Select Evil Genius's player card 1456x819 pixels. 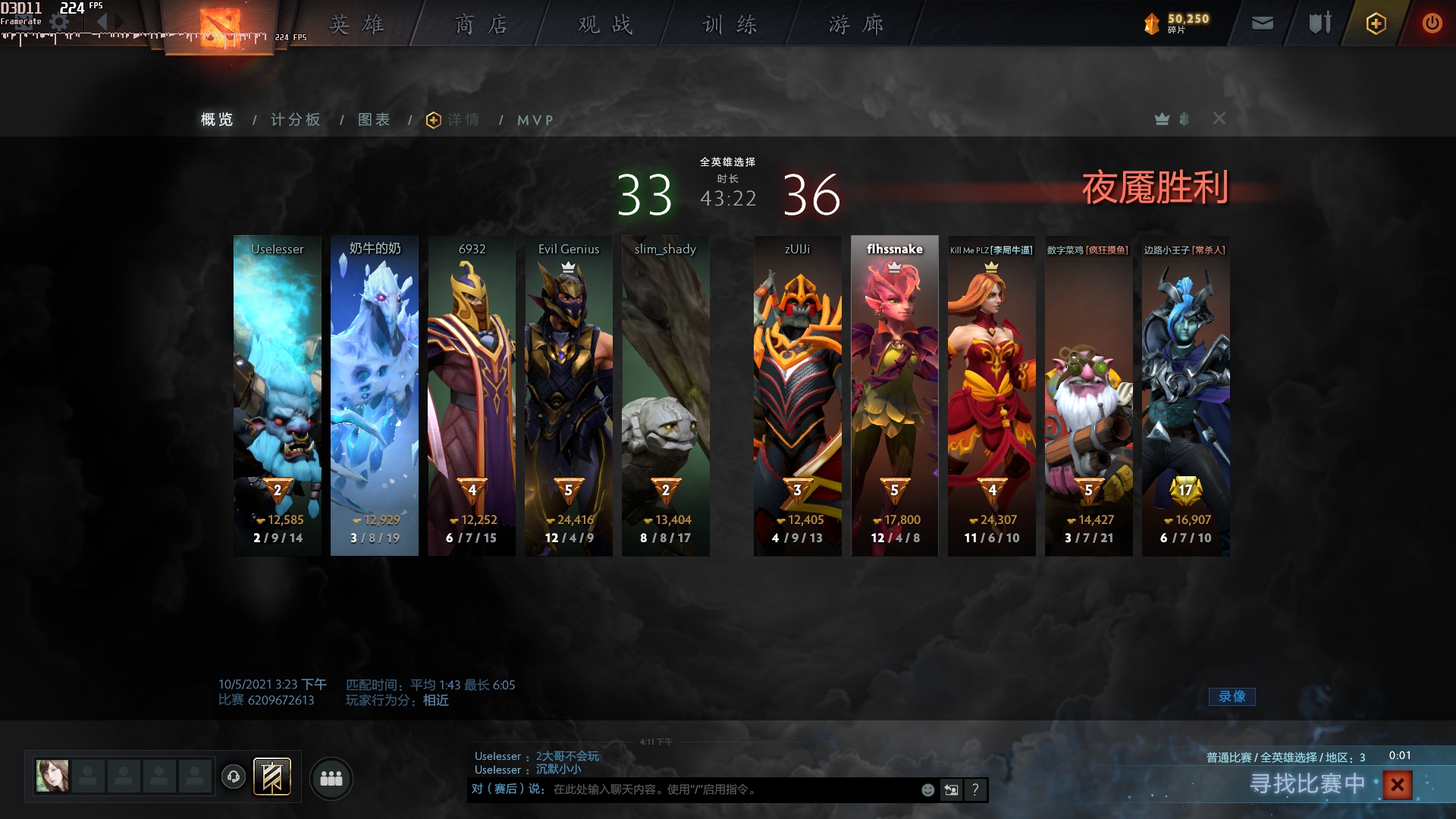click(569, 394)
